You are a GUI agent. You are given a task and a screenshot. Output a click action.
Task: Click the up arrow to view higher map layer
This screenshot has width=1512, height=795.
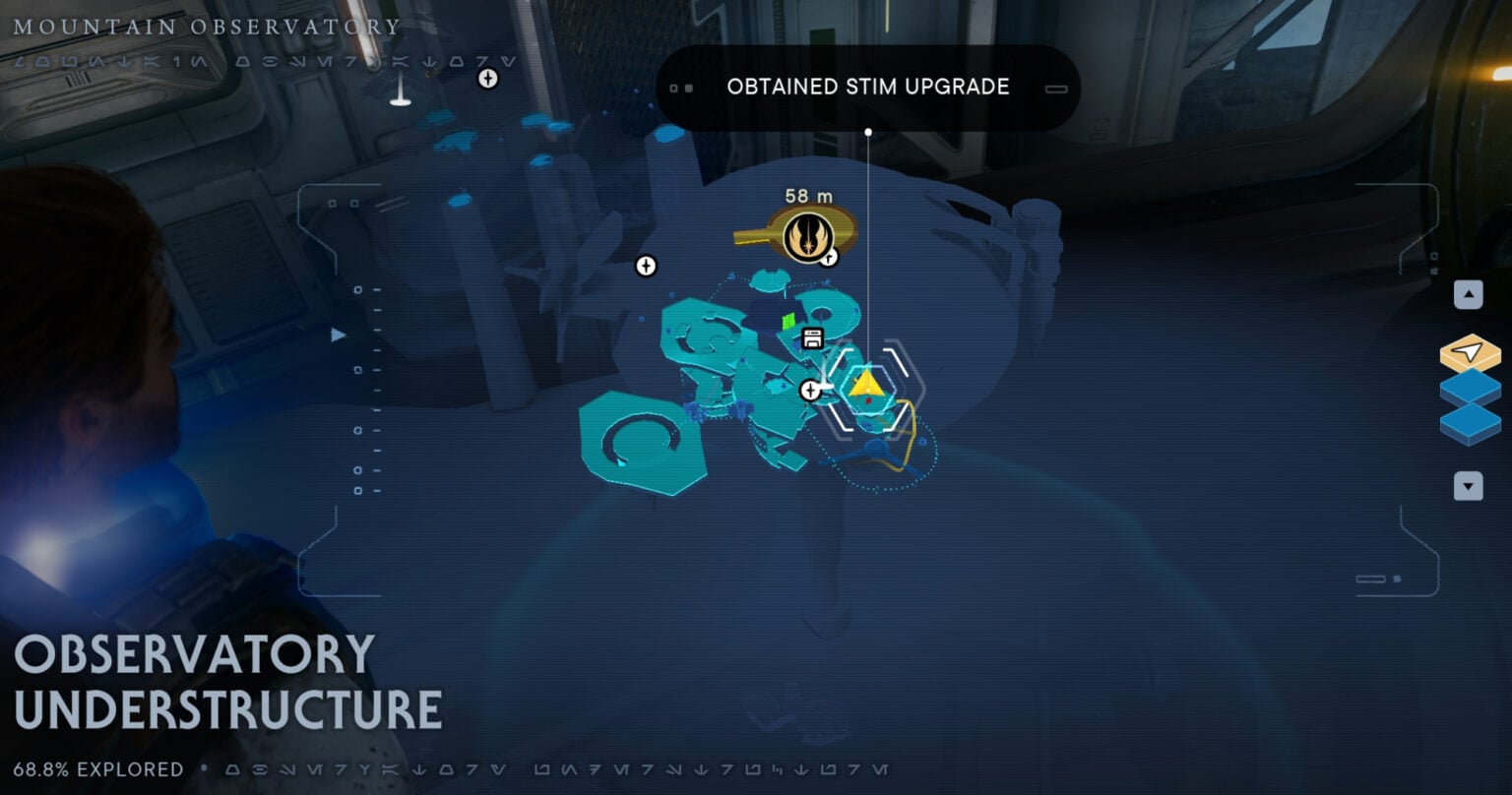pos(1467,293)
